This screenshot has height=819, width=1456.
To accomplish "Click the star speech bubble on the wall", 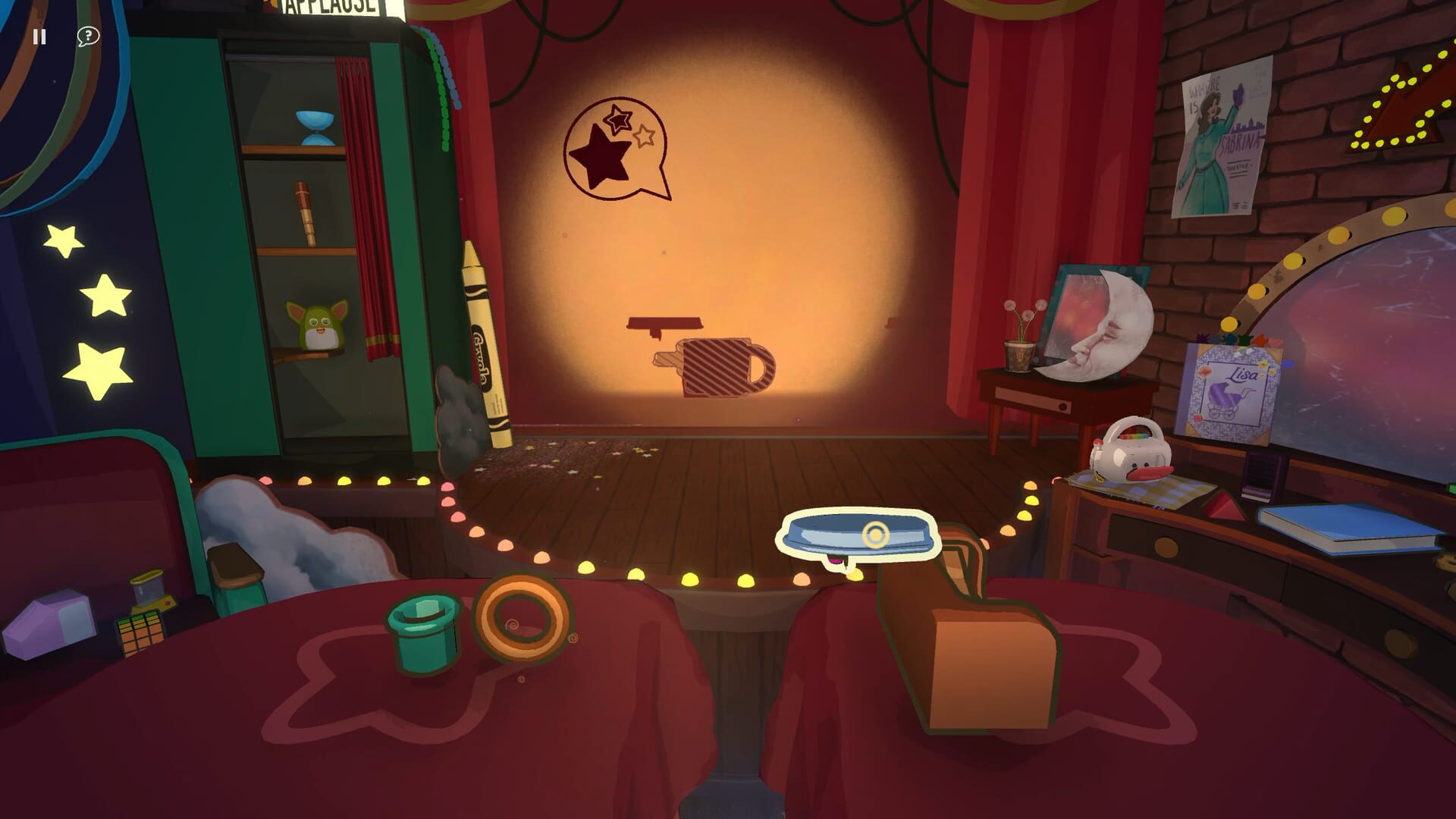I will [614, 149].
